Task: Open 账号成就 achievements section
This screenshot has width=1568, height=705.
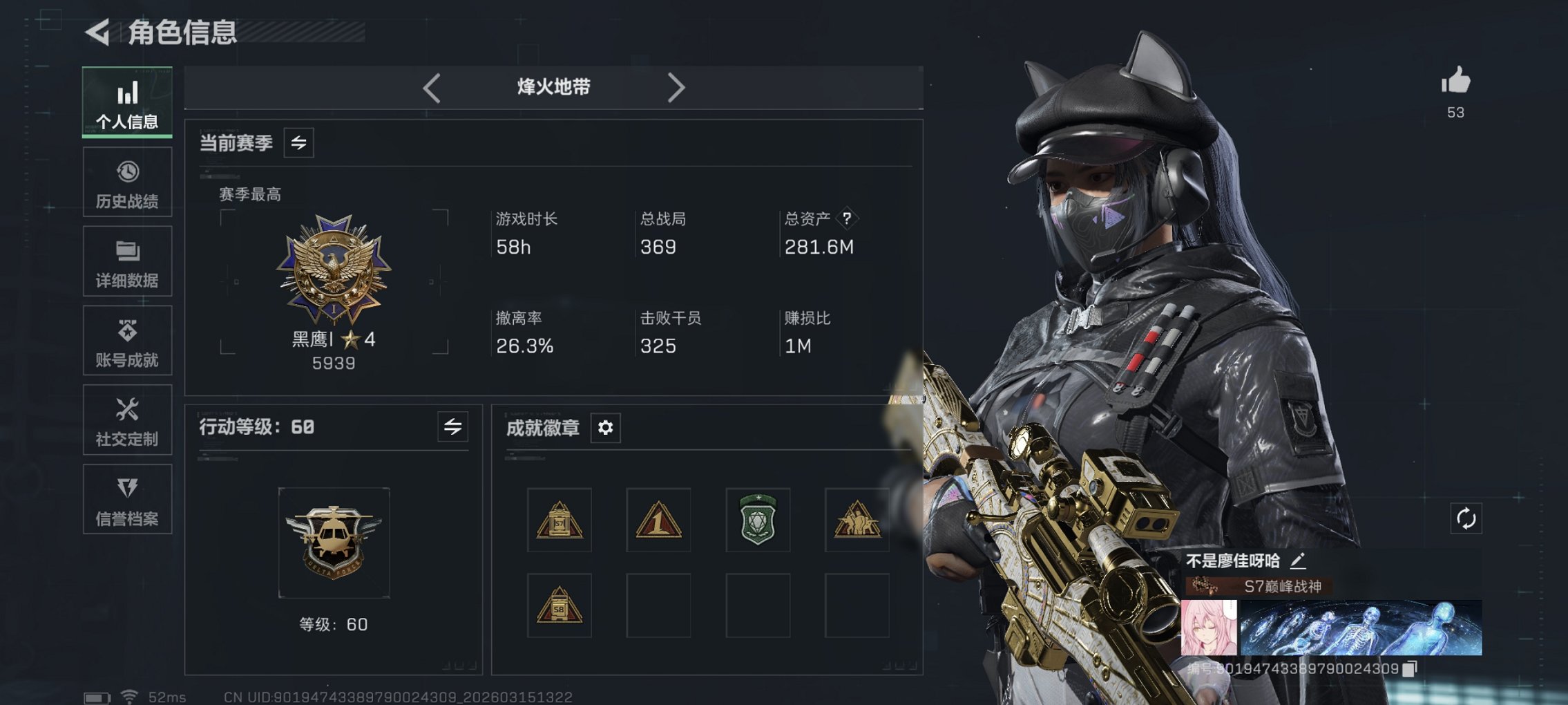Action: 127,340
